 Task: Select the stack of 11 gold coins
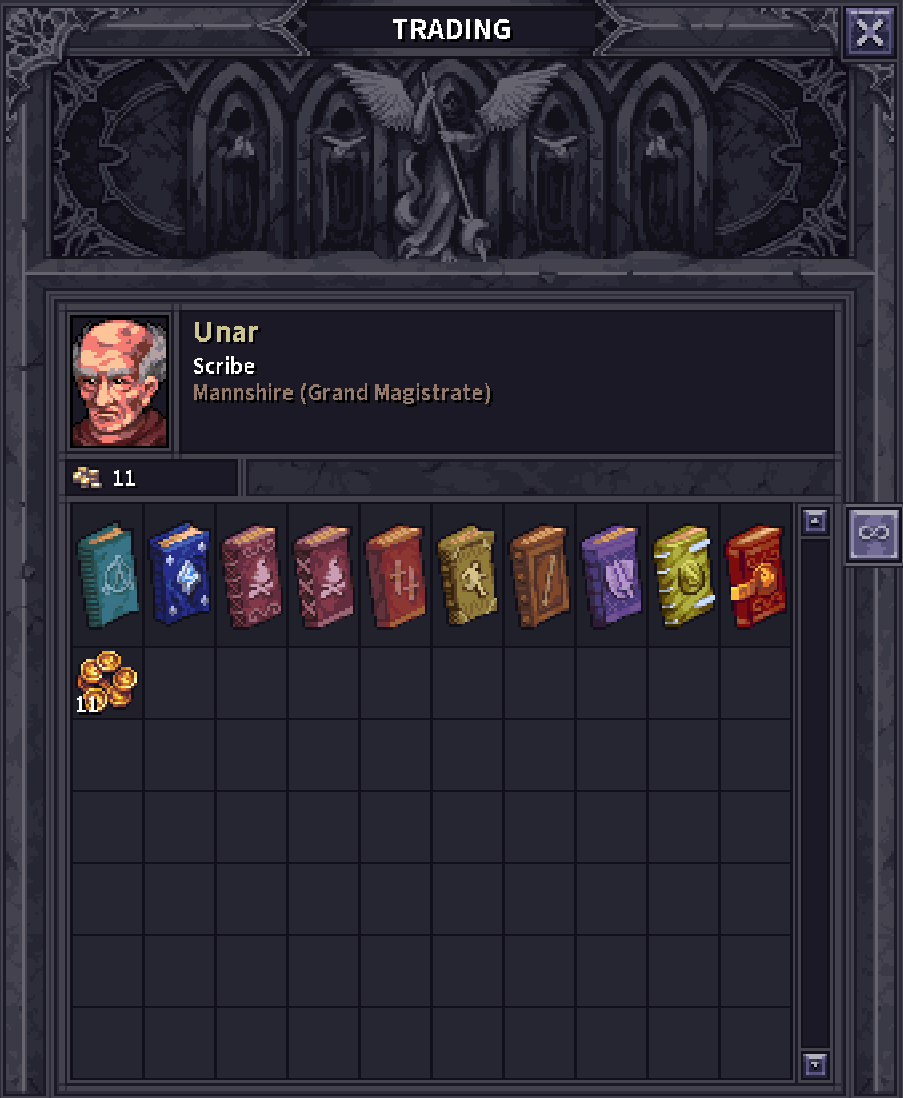point(107,682)
